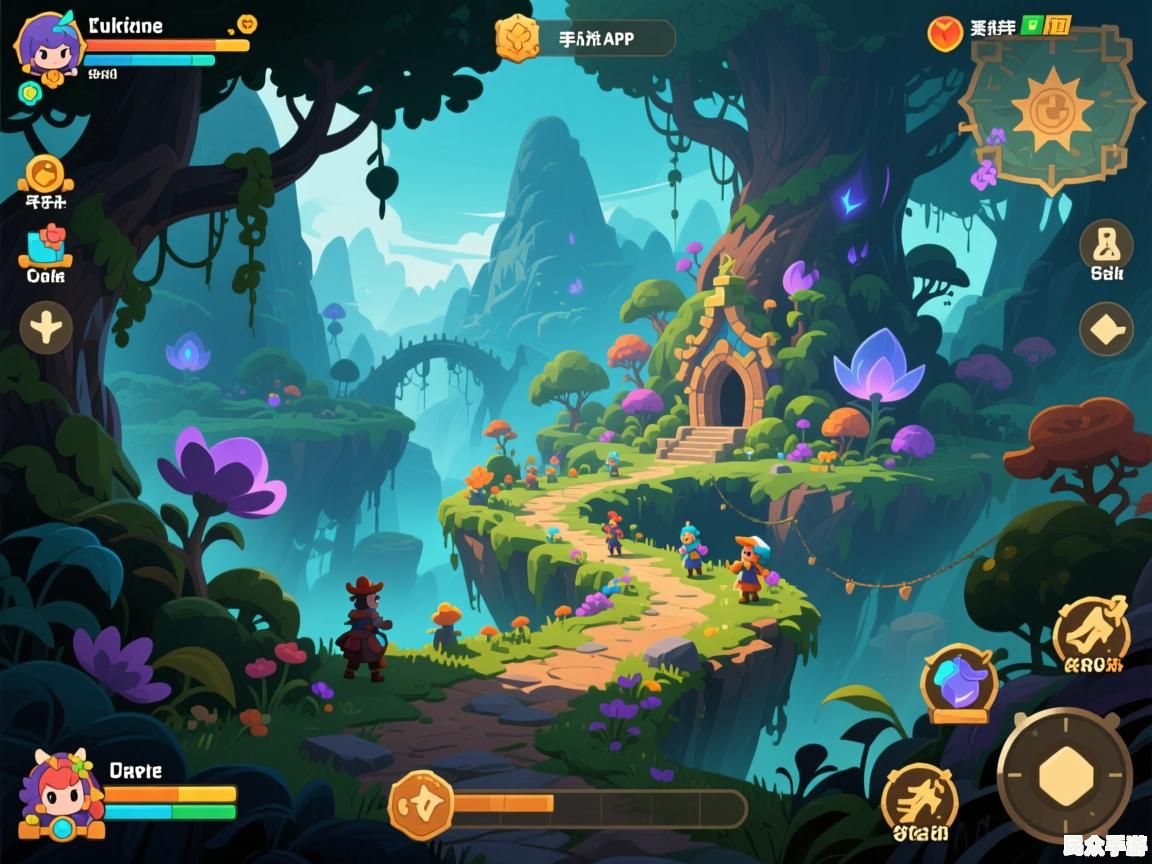Open the teal gift box with flower
This screenshot has width=1152, height=864.
tap(46, 246)
